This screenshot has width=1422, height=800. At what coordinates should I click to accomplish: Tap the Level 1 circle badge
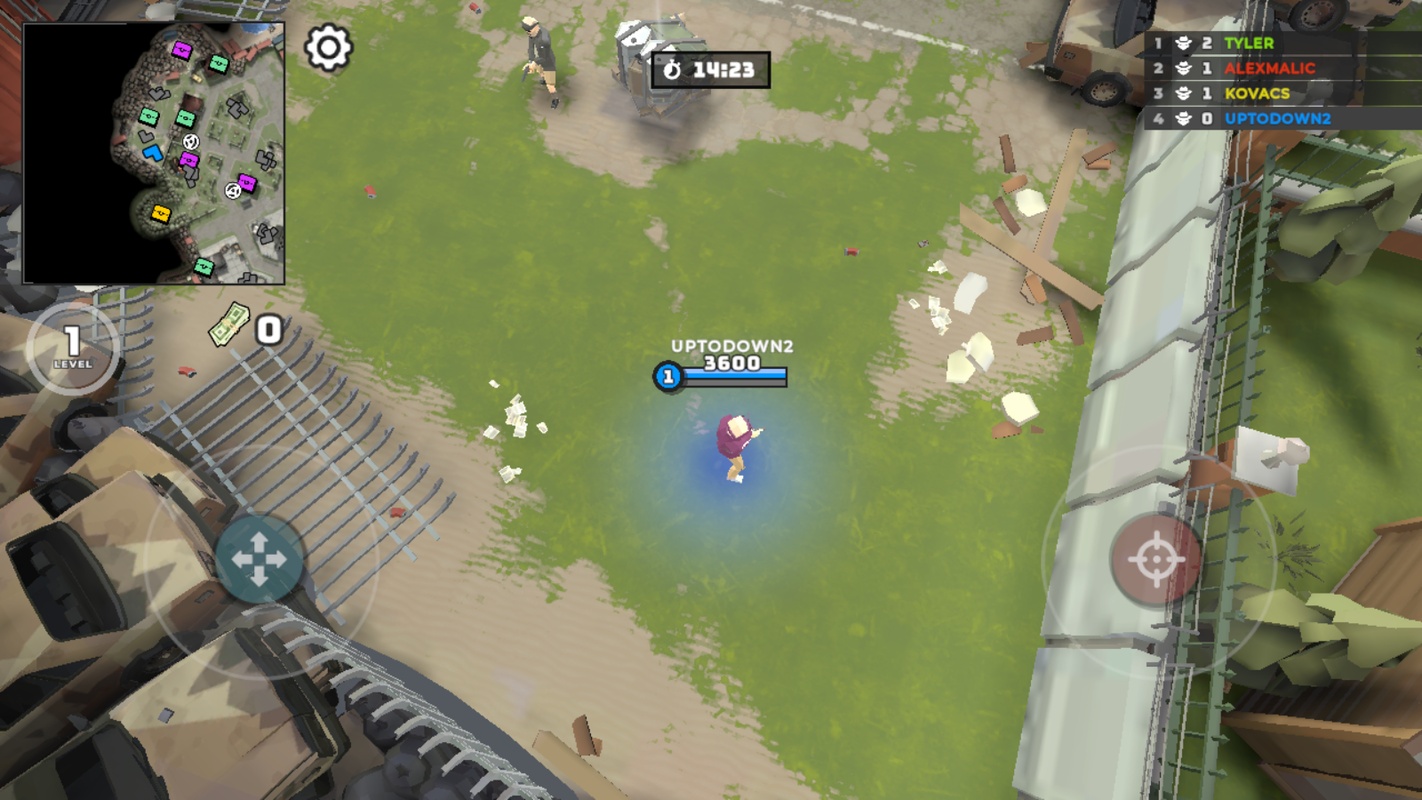[x=72, y=348]
